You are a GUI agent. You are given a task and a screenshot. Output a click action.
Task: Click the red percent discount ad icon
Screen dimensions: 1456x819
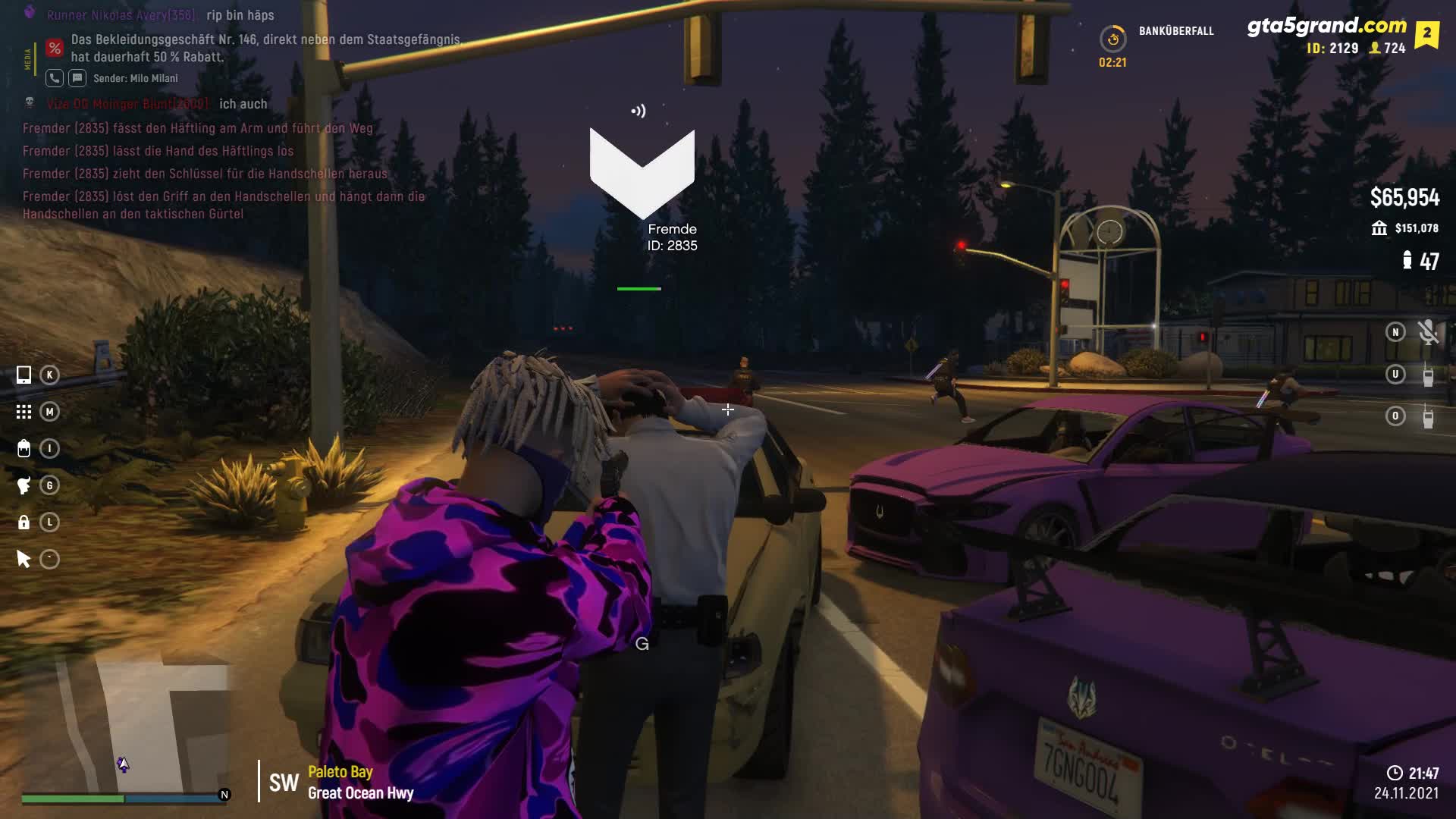tap(55, 49)
